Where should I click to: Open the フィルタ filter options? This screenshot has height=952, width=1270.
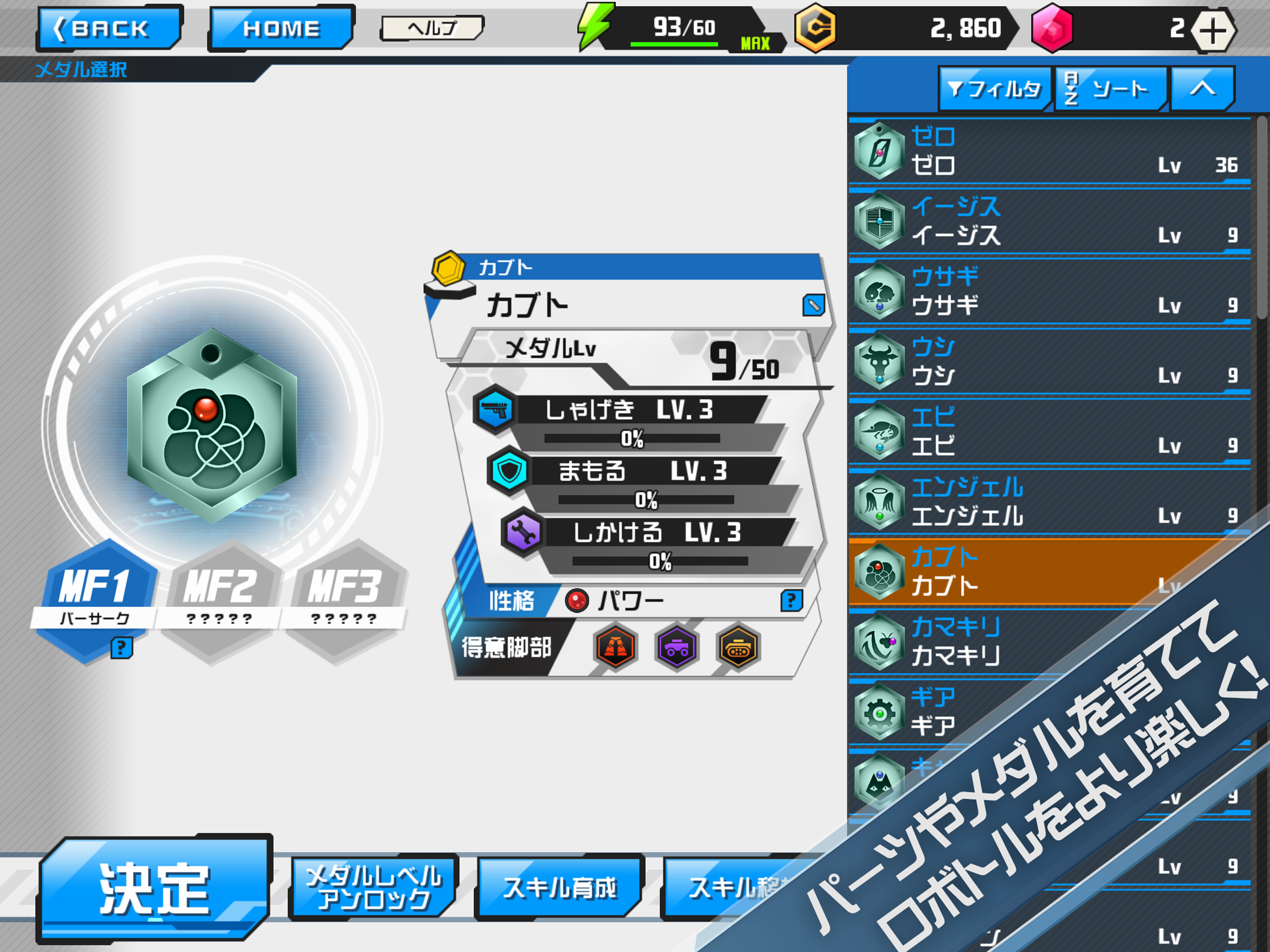tap(995, 88)
